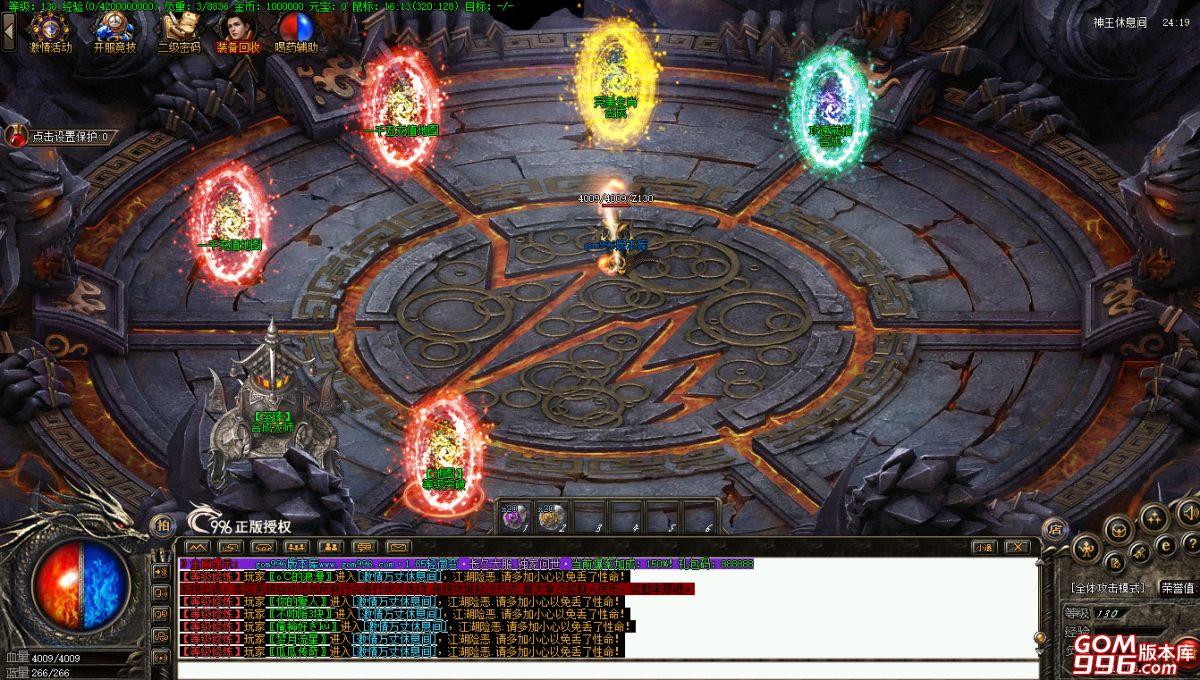This screenshot has height=680, width=1200.
Task: Click the 小退 logout button
Action: click(x=984, y=547)
